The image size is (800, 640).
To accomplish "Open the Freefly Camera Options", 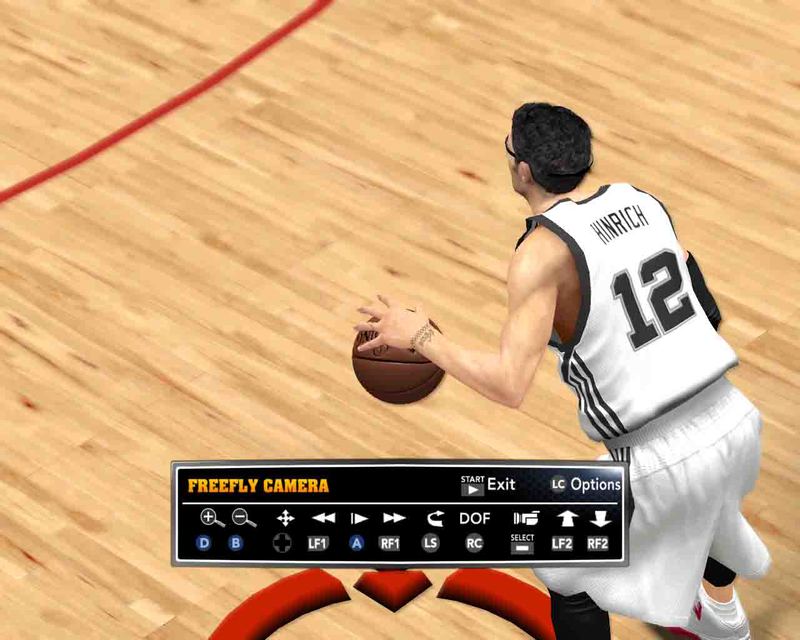I will pos(586,485).
